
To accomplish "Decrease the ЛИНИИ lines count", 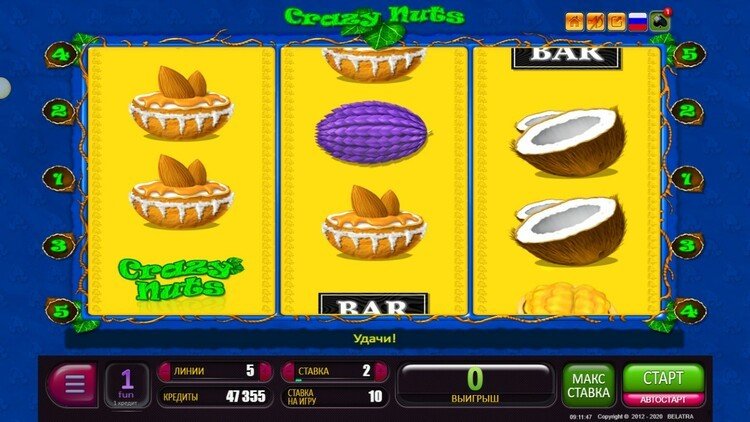I will [165, 371].
